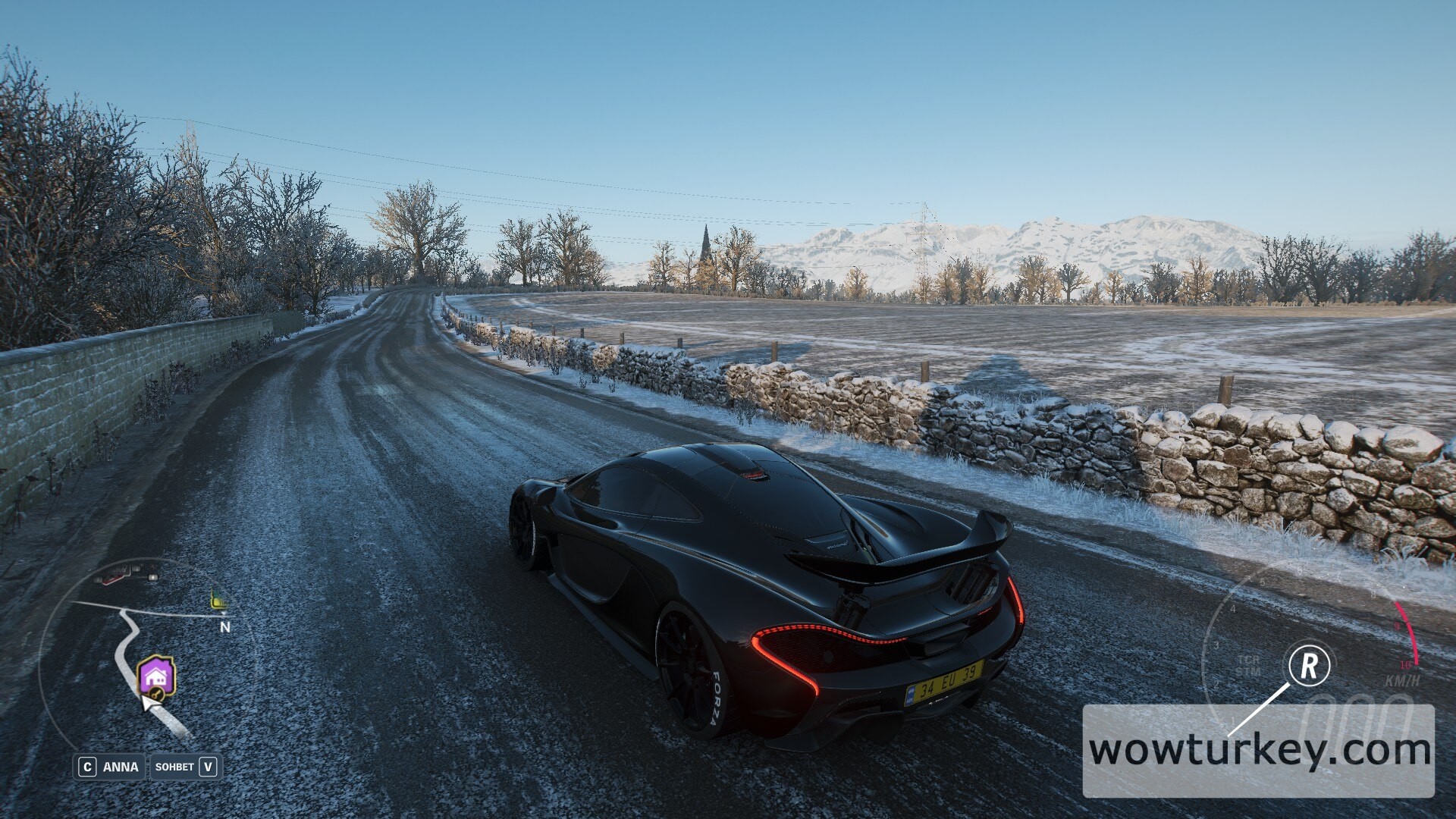Screen dimensions: 1456x819
Task: Open the SOHBET chat button
Action: (185, 767)
